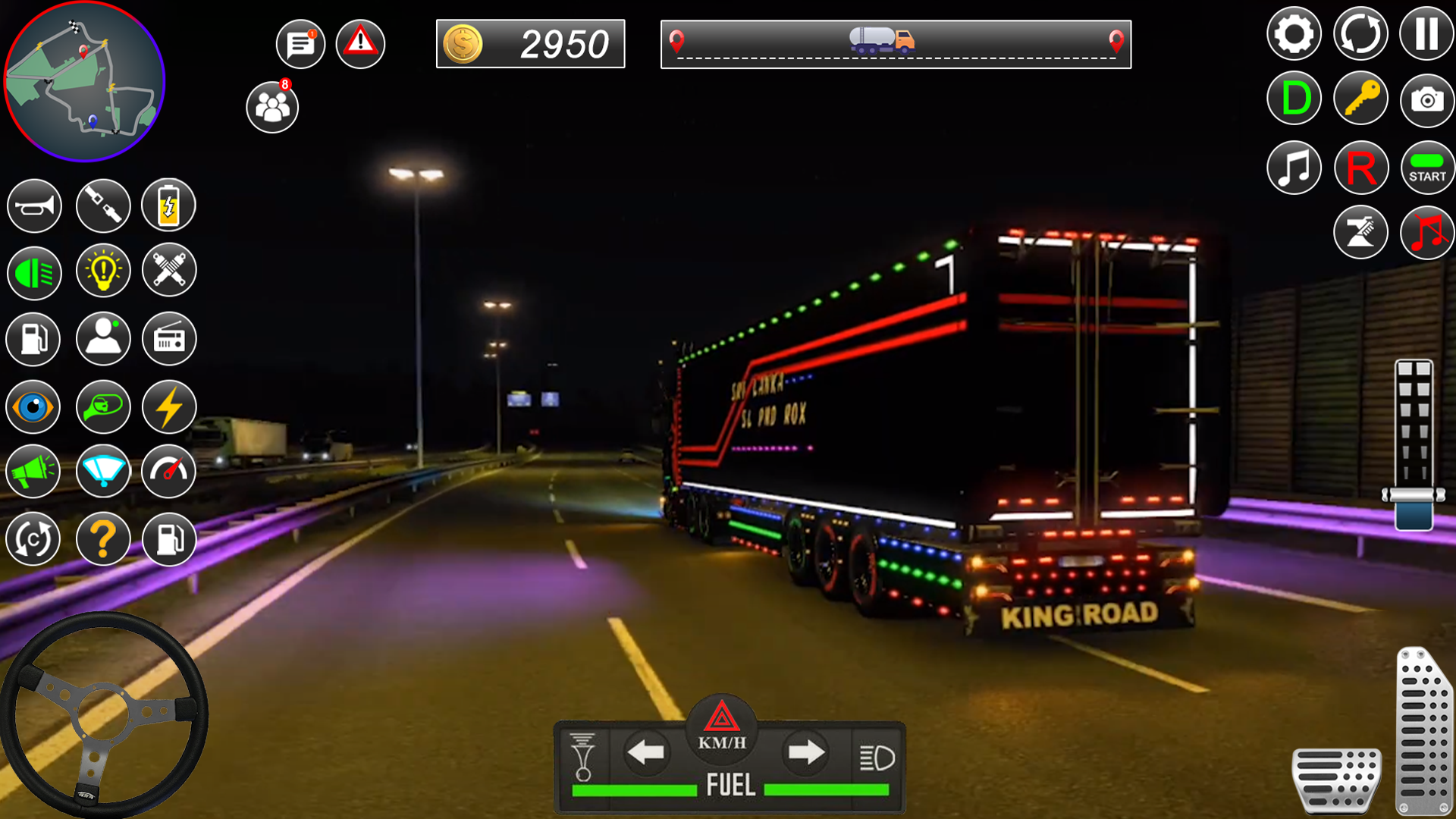Shift to reverse with the R button
Viewport: 1456px width, 819px height.
(x=1360, y=168)
